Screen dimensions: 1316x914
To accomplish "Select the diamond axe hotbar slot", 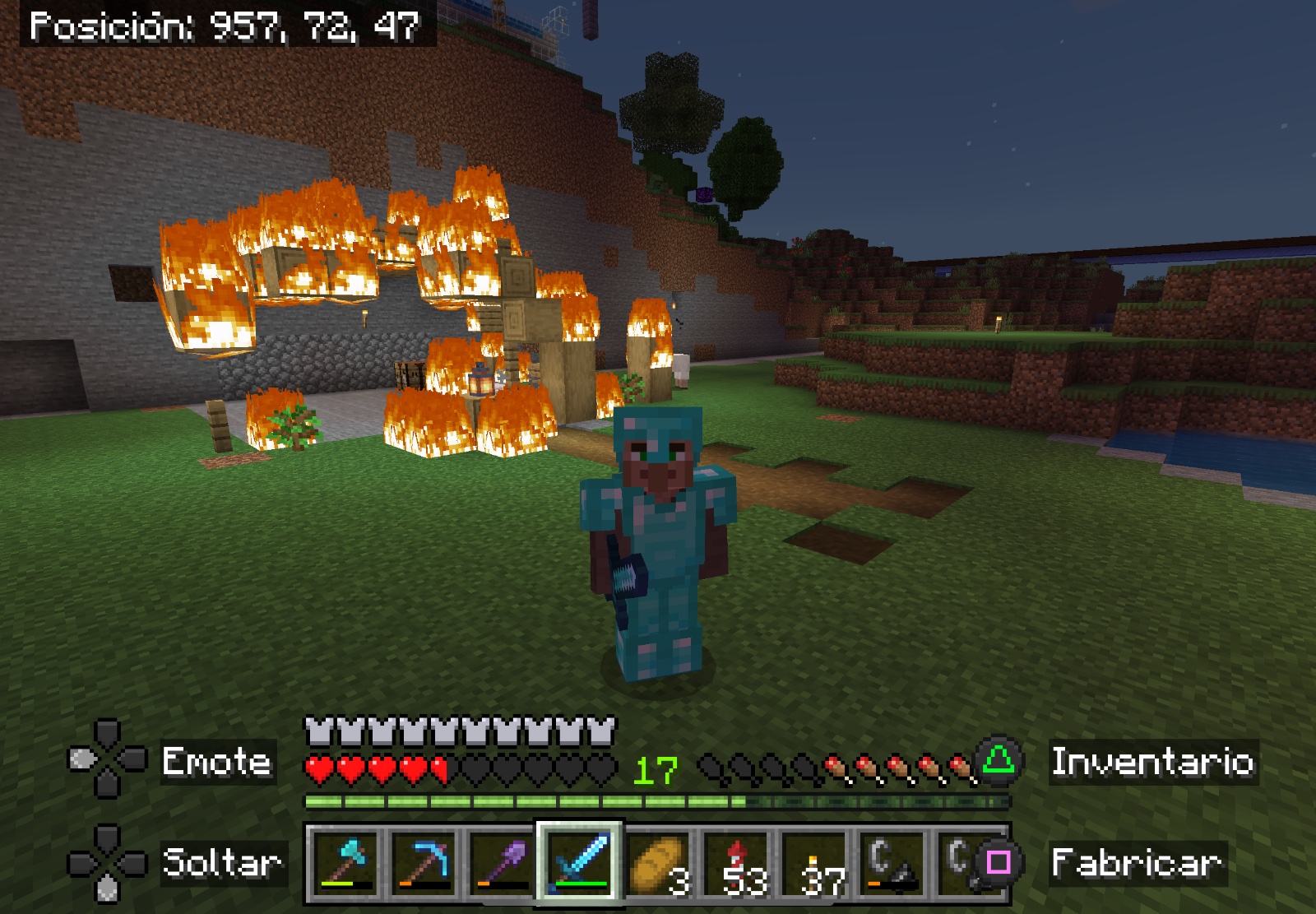I will point(345,862).
